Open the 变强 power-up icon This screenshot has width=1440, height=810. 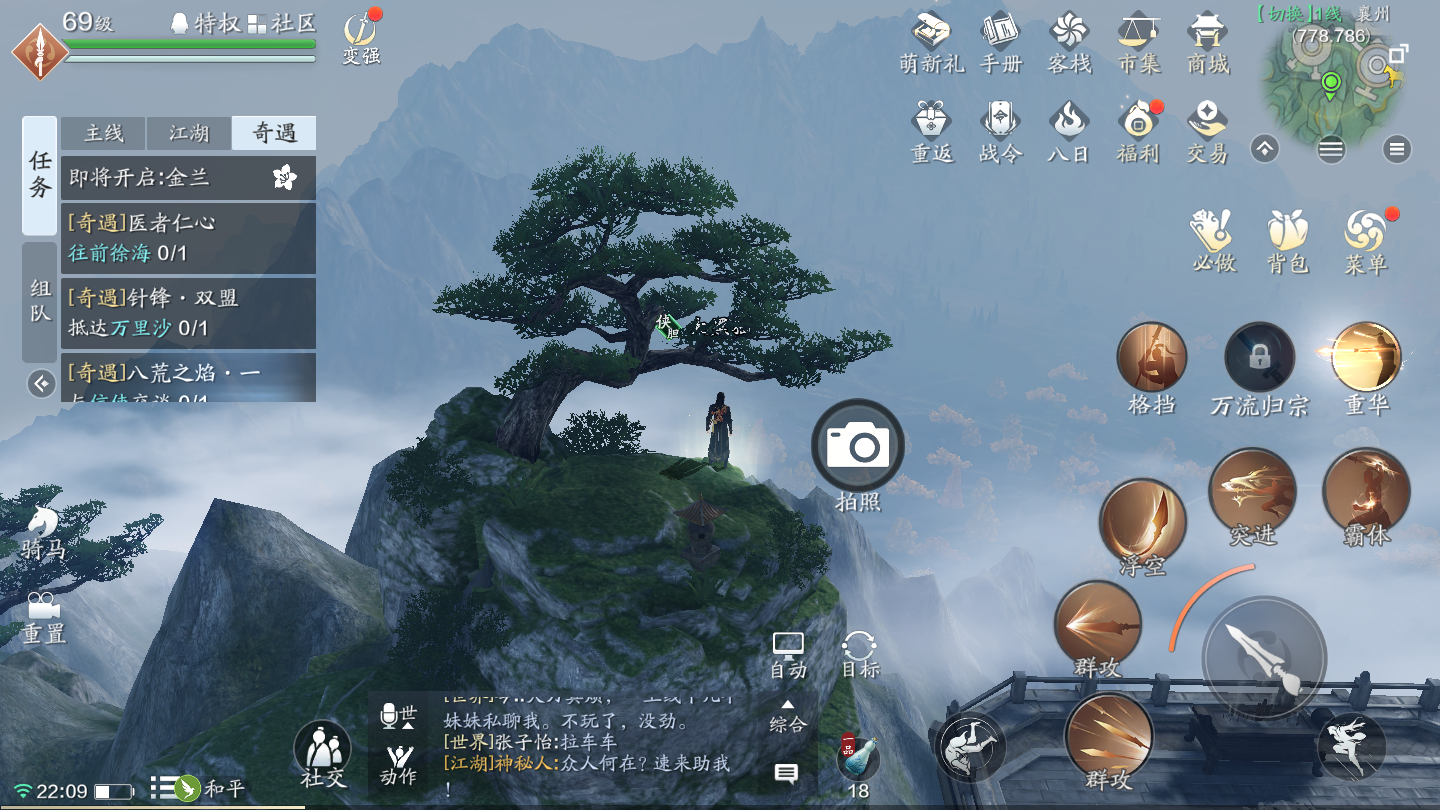click(361, 38)
